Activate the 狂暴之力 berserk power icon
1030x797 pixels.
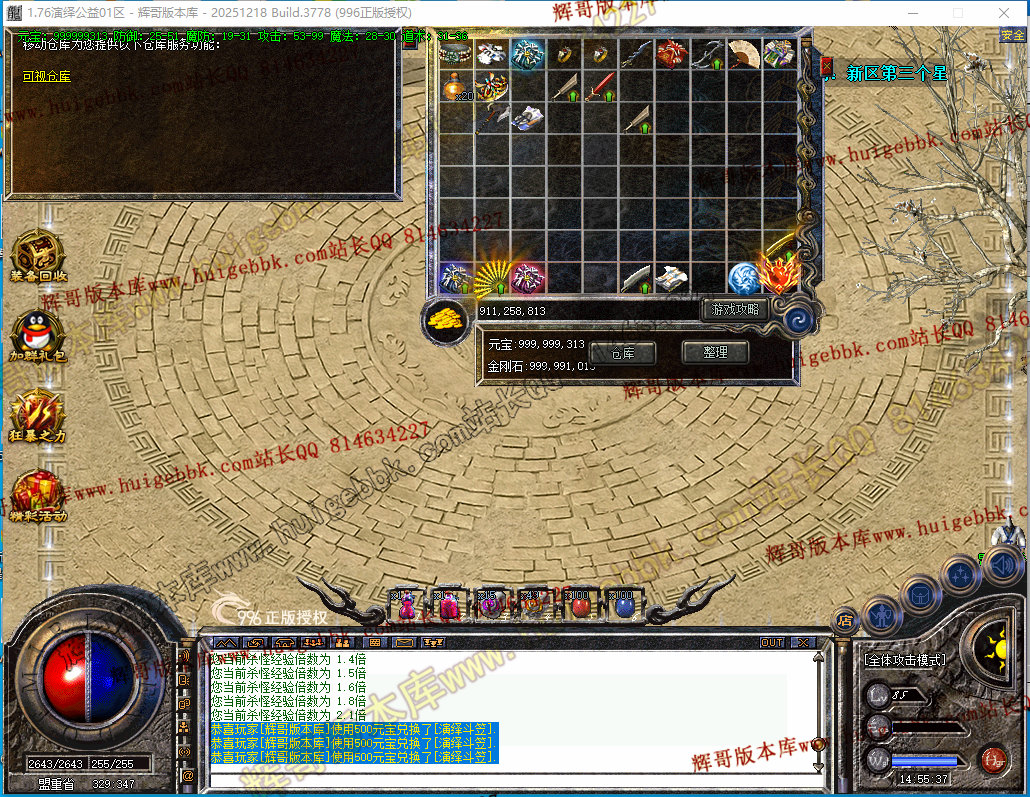(39, 412)
